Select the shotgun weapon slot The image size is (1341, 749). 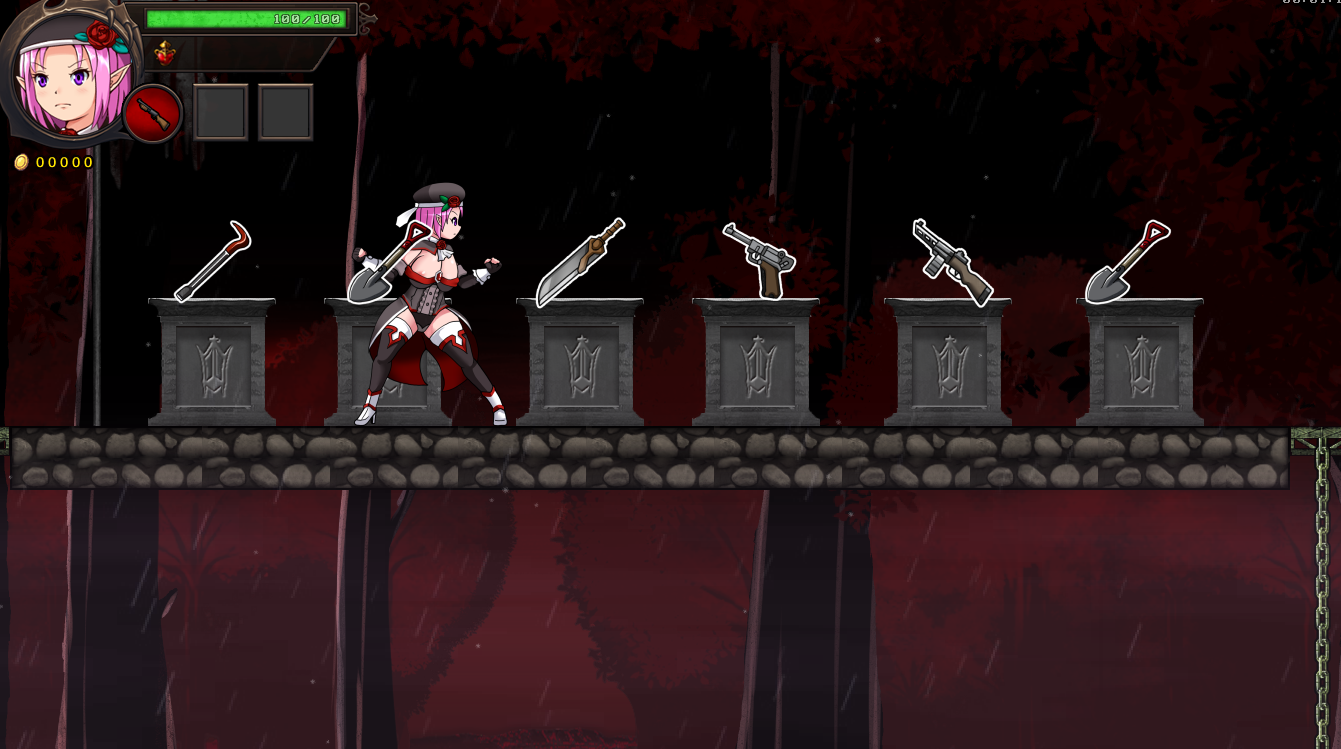pos(153,114)
